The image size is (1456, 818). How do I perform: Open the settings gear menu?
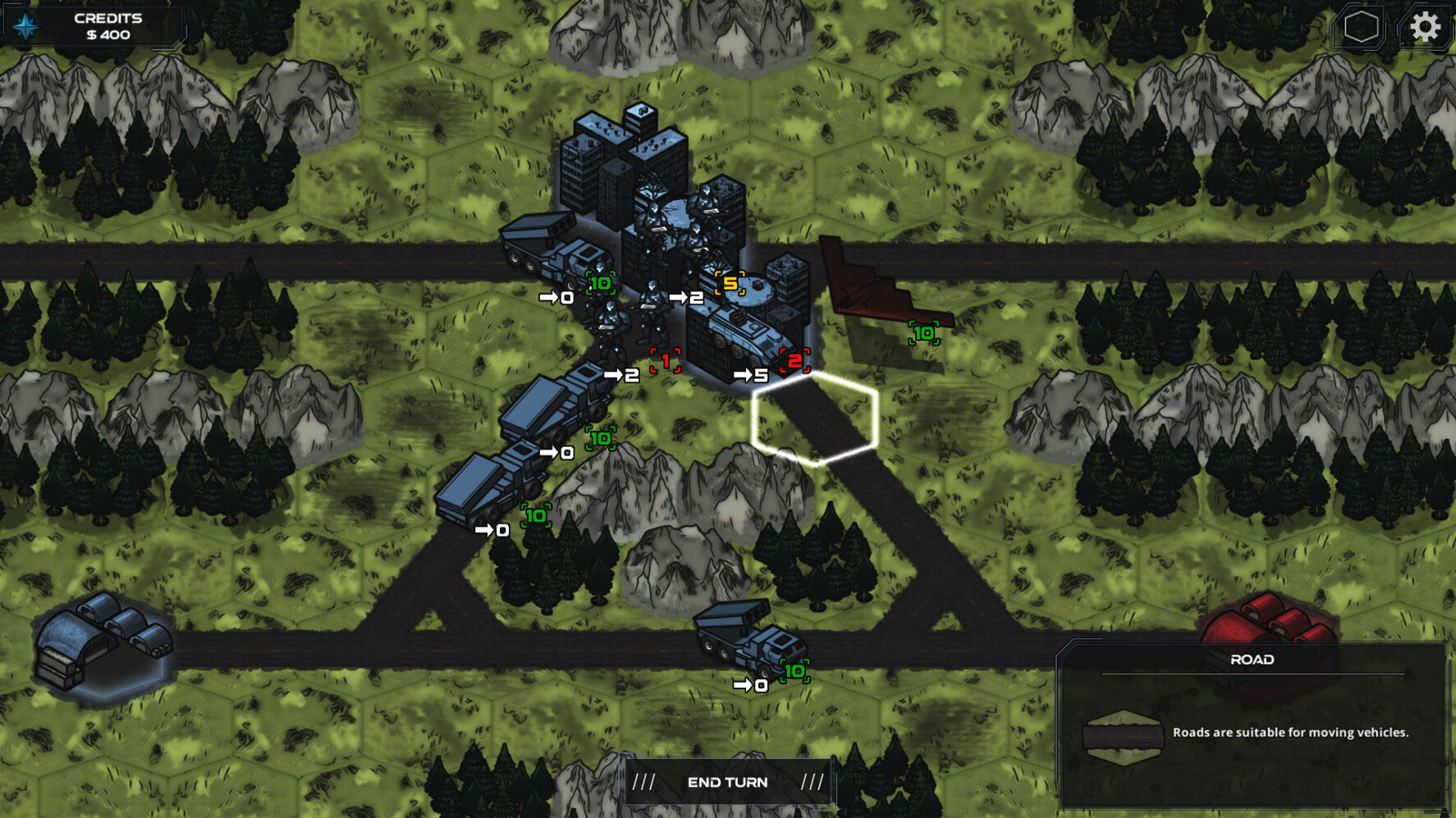(1426, 27)
